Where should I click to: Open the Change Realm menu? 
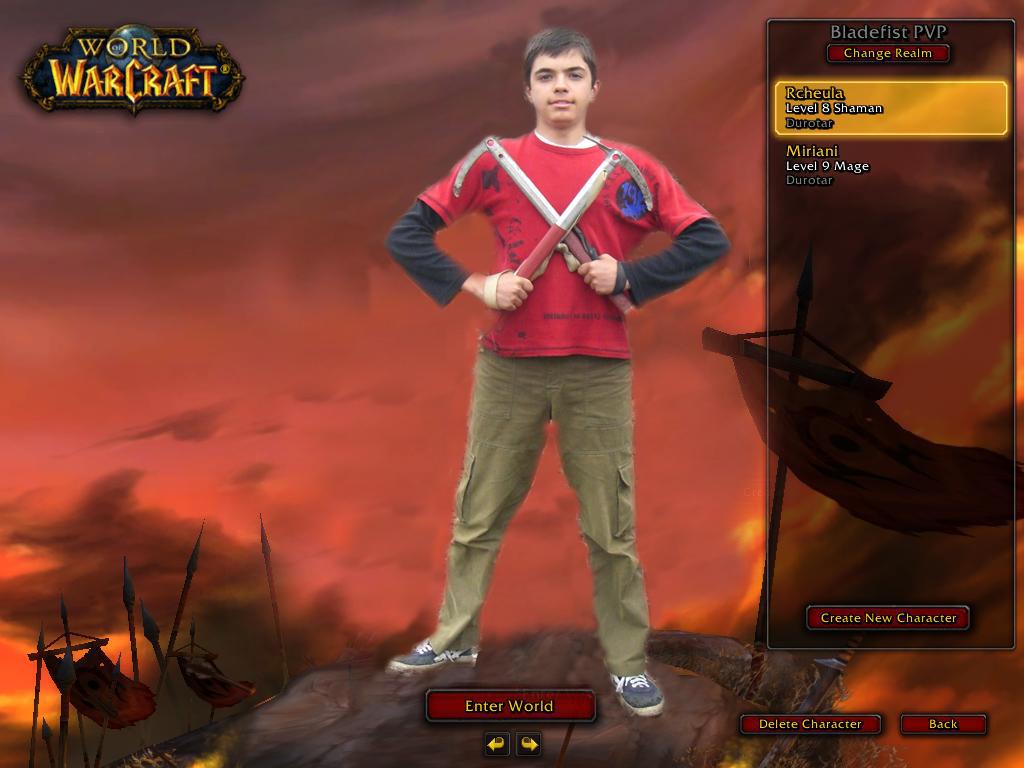pyautogui.click(x=888, y=53)
